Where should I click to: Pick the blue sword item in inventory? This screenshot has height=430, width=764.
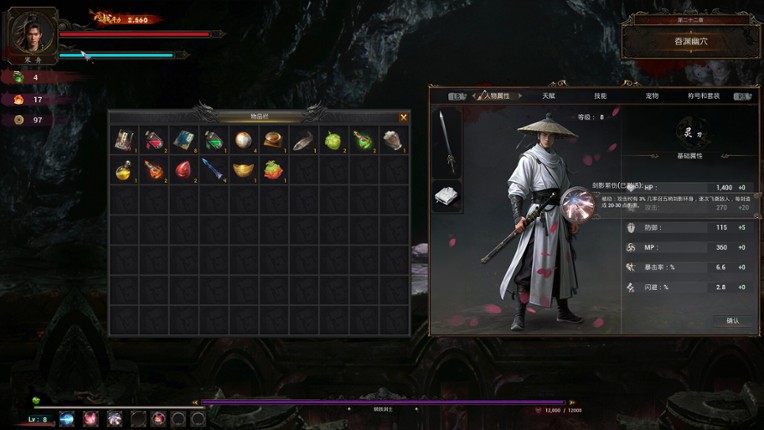click(213, 170)
